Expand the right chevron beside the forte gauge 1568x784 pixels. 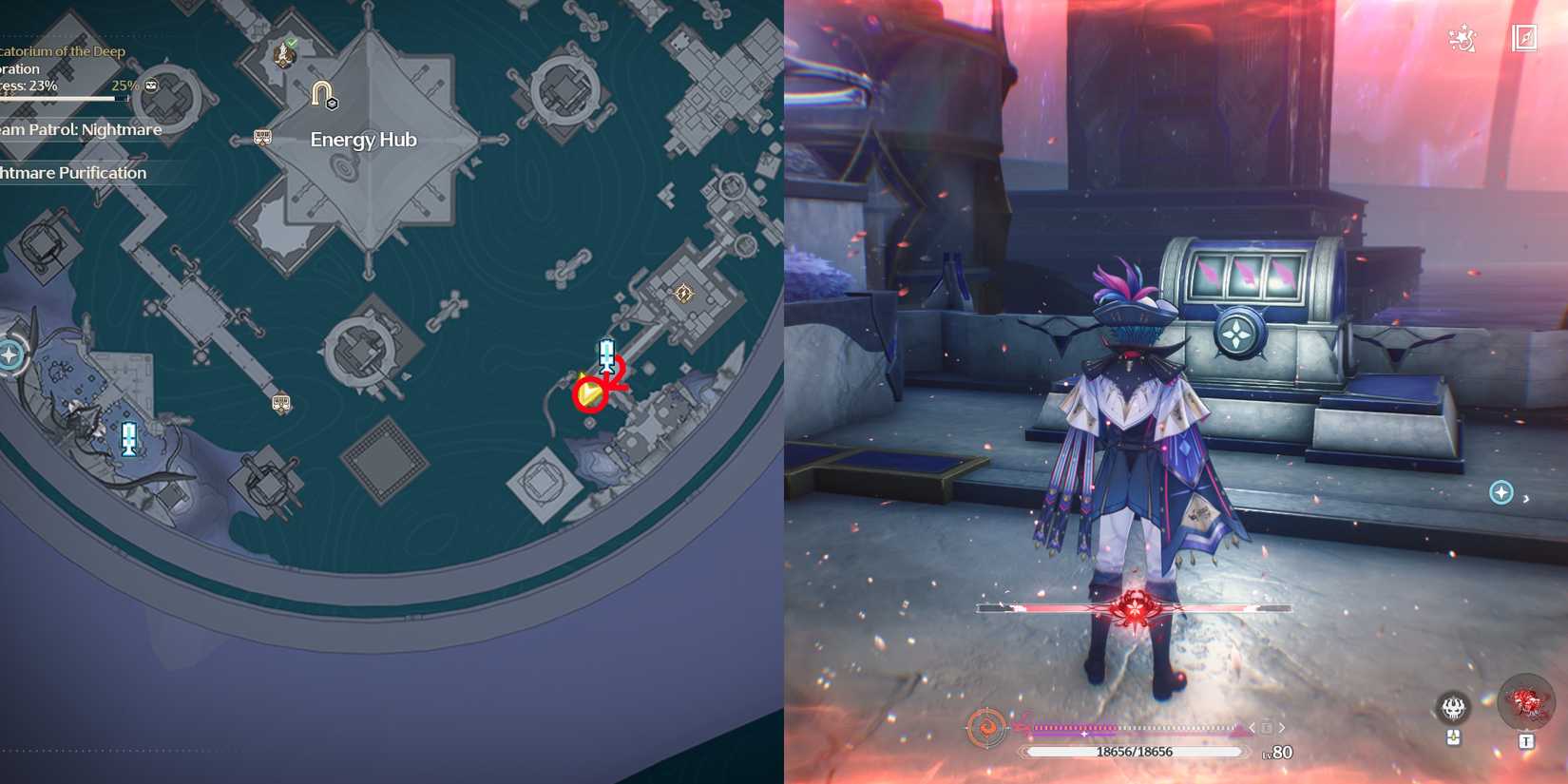click(x=1282, y=728)
